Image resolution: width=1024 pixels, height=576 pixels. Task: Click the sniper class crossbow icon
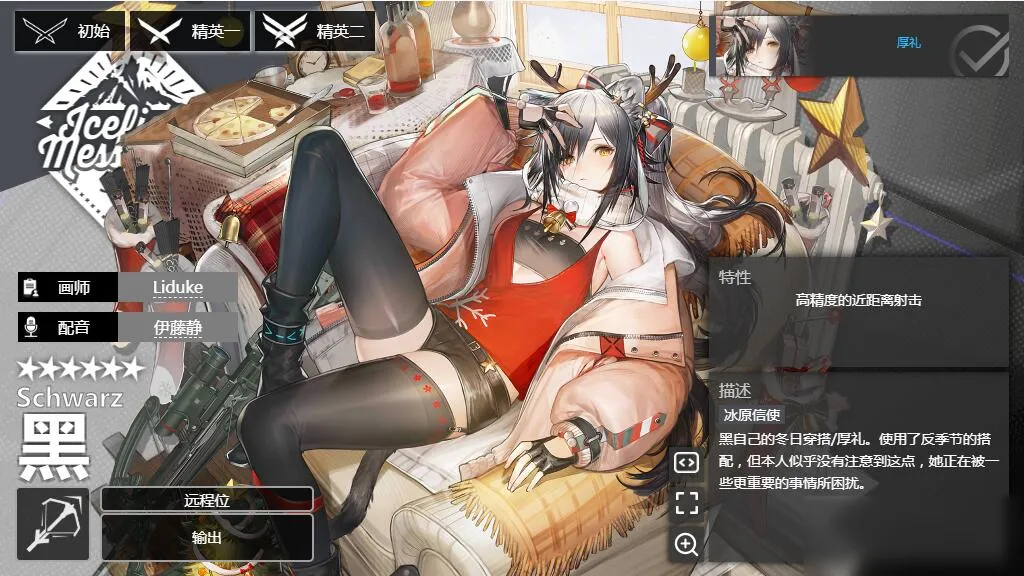(x=53, y=524)
